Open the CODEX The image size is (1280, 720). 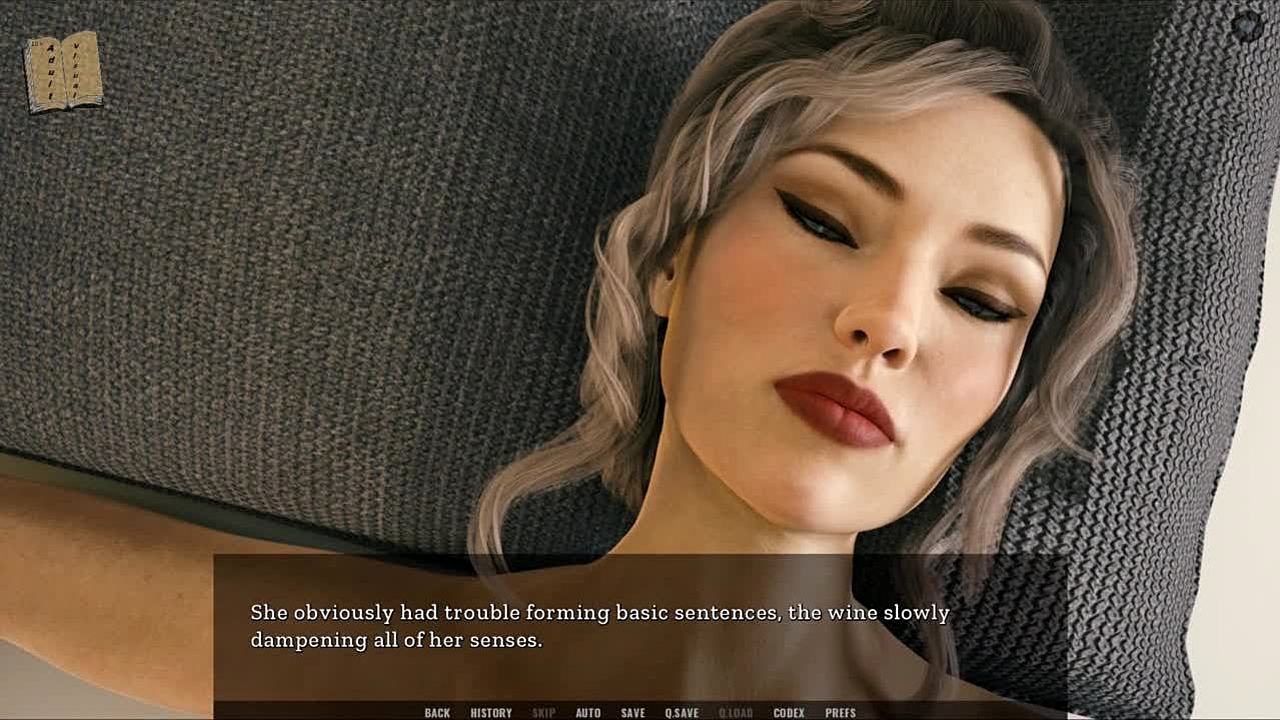(x=789, y=713)
